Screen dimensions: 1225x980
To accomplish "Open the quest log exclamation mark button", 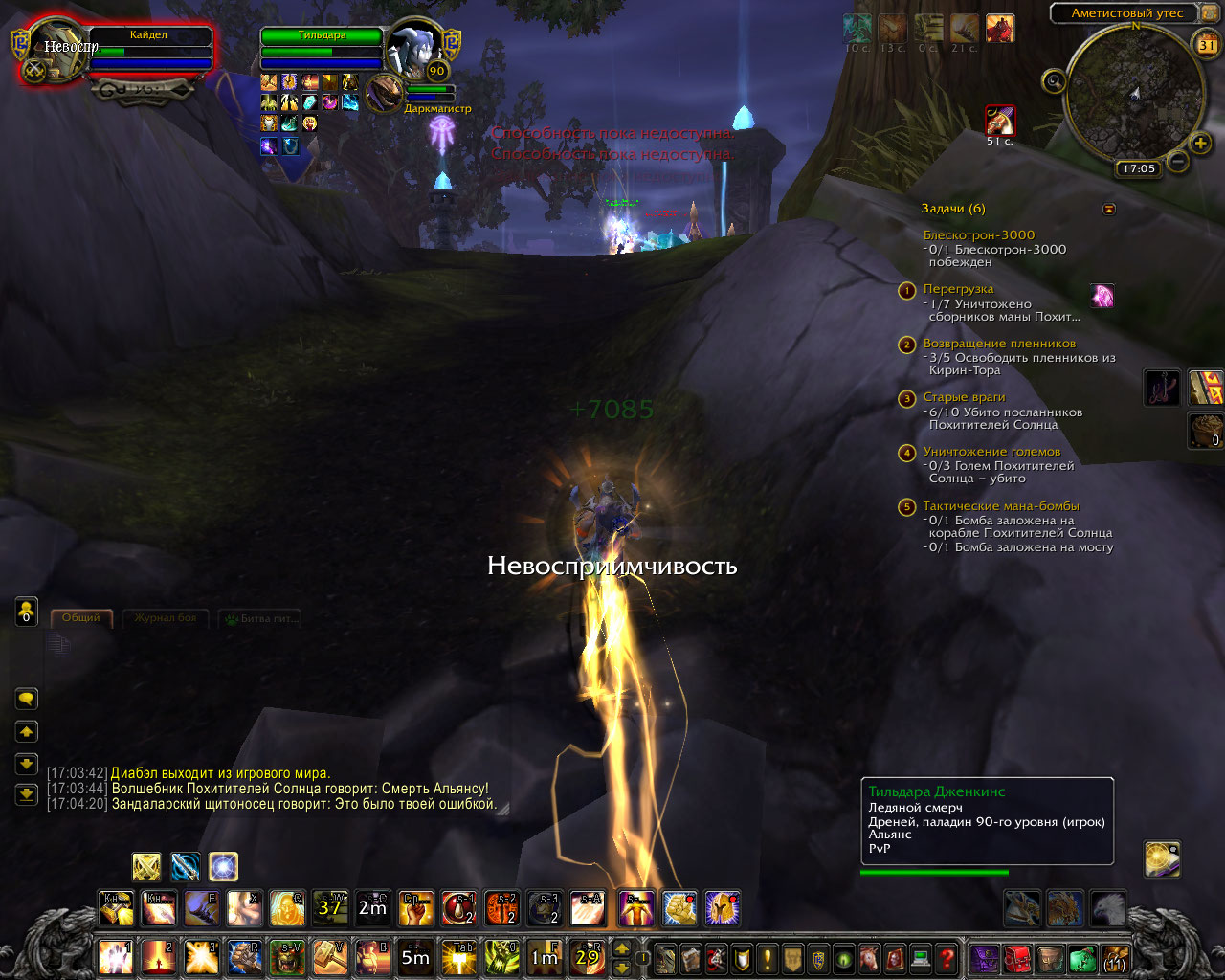I will [x=768, y=958].
